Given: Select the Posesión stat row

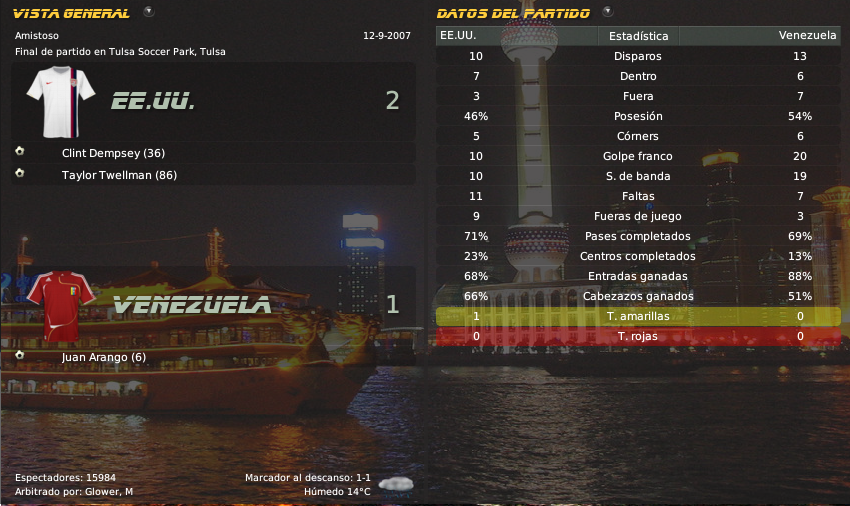Looking at the screenshot, I should pos(638,116).
